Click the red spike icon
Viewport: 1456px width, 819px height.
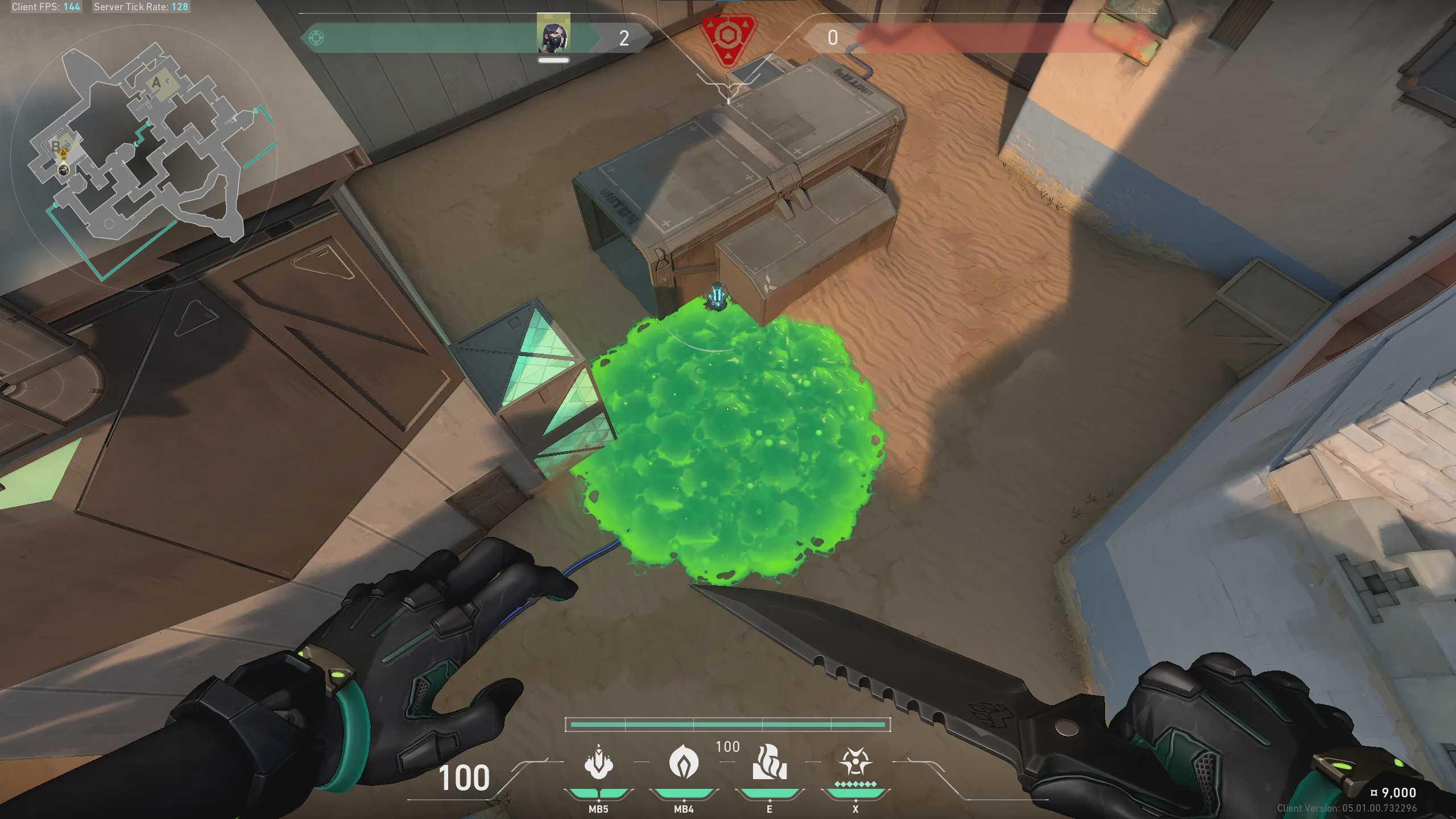pyautogui.click(x=727, y=39)
